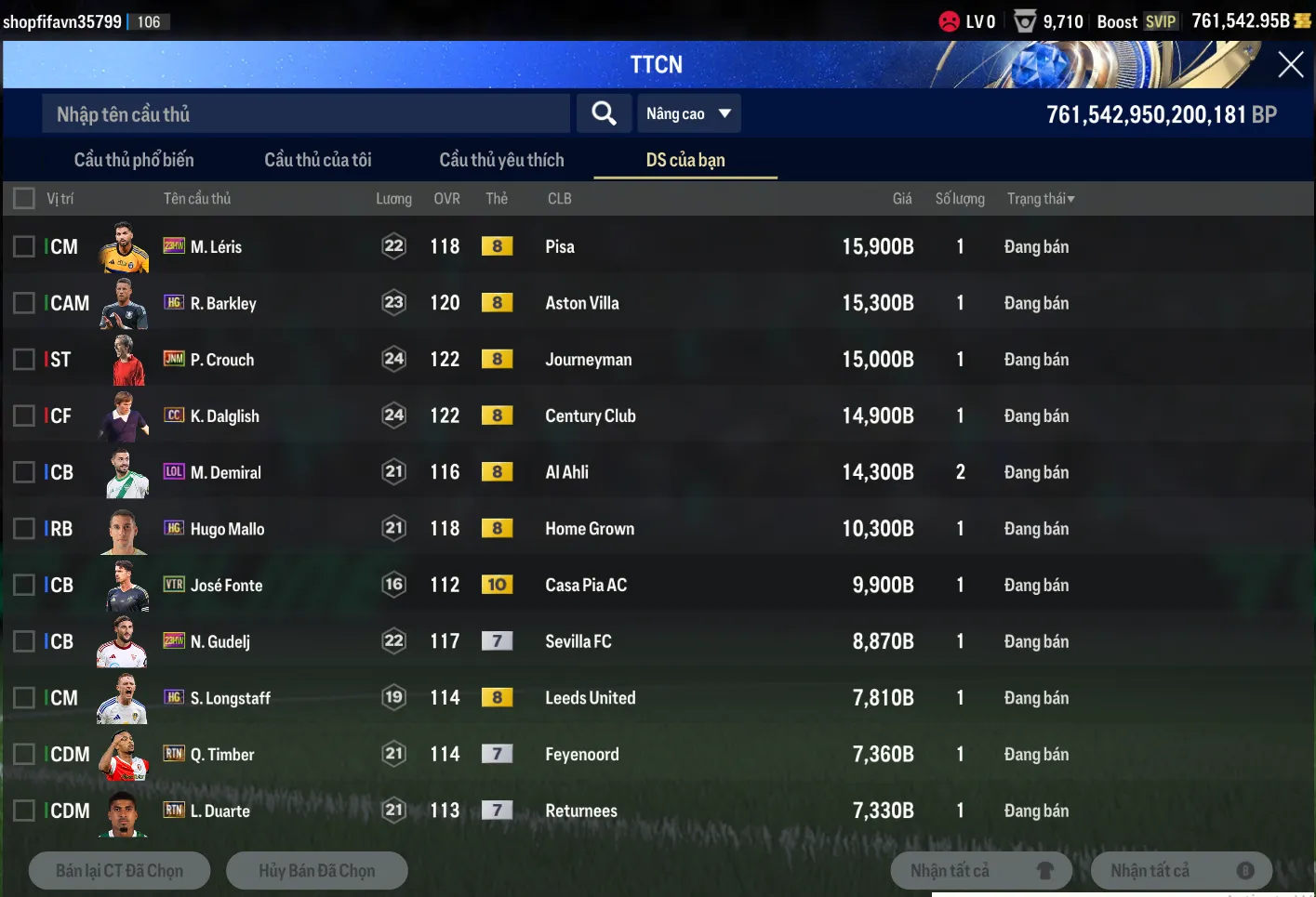This screenshot has height=897, width=1316.
Task: Check the box beside R. Barkley
Action: pos(24,303)
